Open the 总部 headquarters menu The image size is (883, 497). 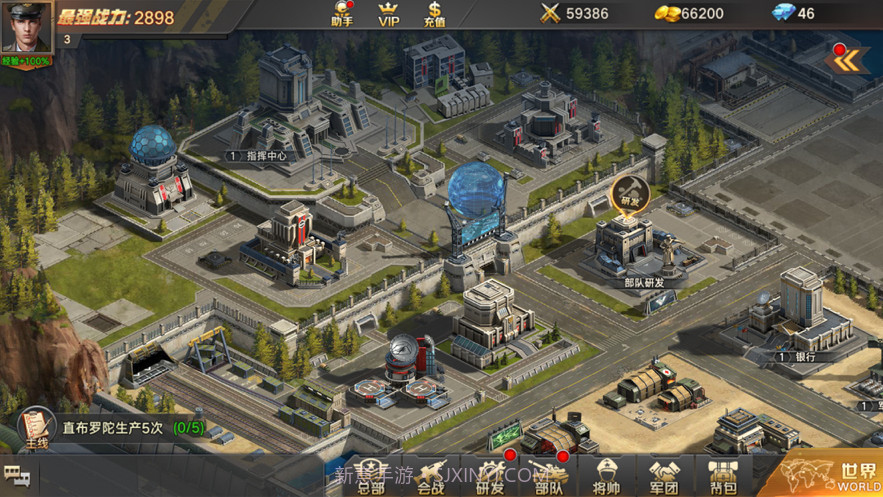pyautogui.click(x=371, y=475)
